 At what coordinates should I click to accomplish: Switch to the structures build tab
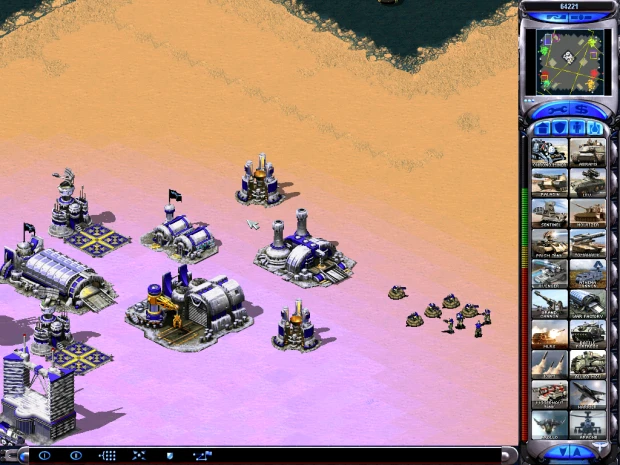[543, 128]
